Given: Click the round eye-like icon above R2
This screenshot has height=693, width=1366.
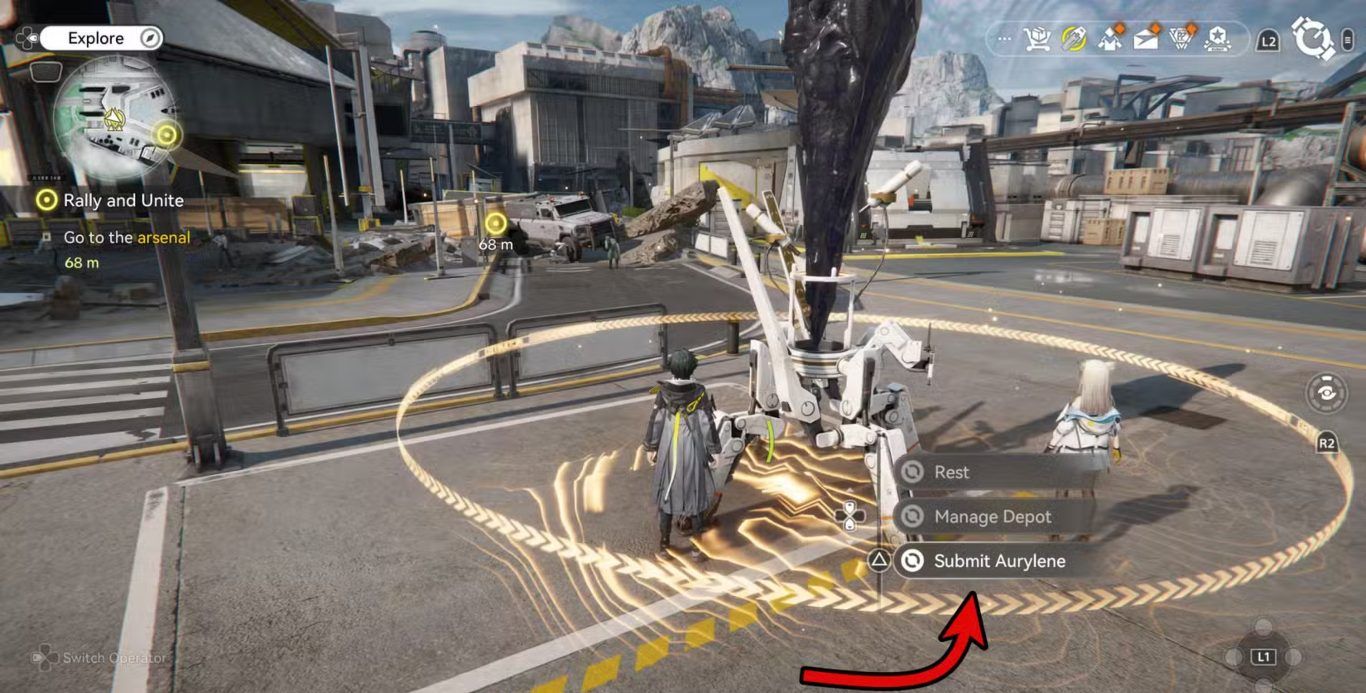Looking at the screenshot, I should point(1326,392).
